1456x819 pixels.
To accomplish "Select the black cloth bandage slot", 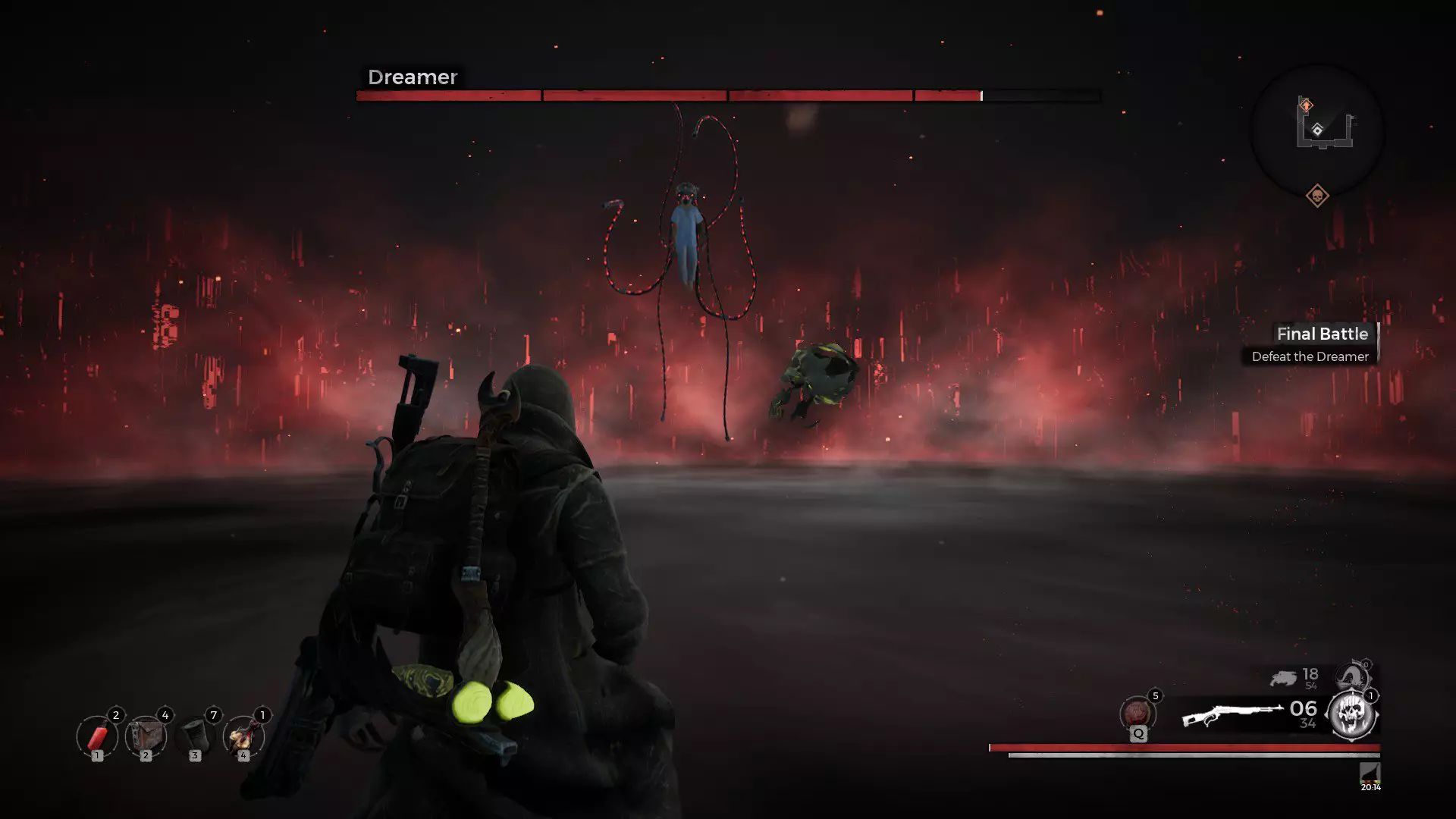I will coord(195,736).
